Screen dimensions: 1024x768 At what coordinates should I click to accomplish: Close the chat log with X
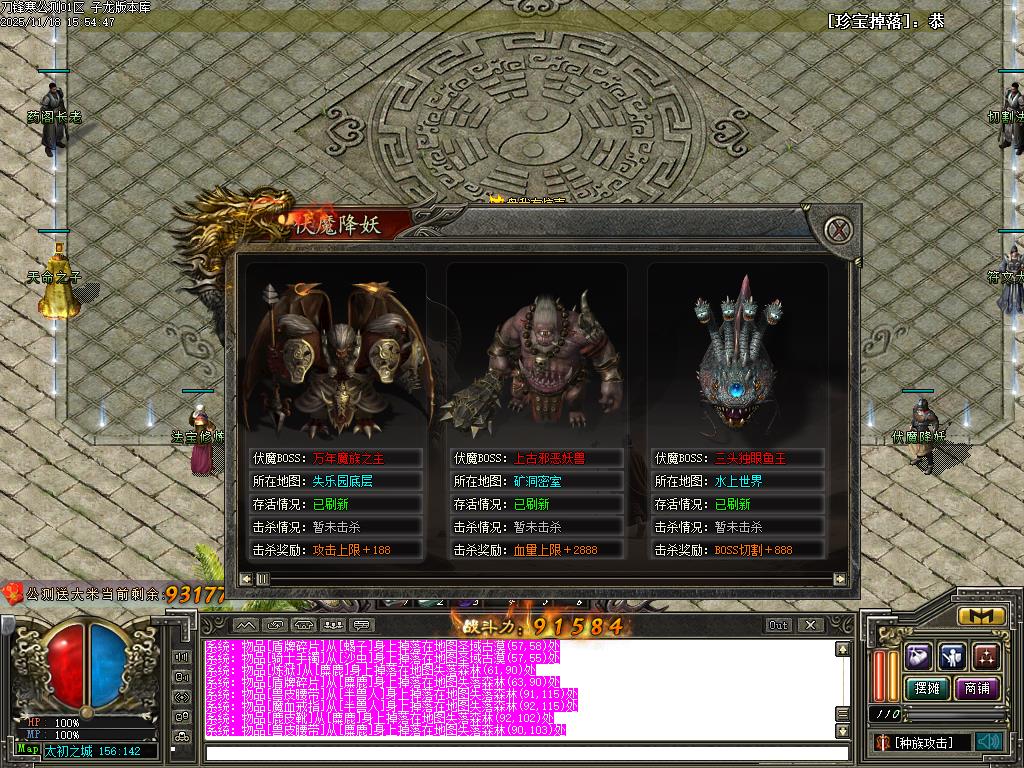click(810, 625)
